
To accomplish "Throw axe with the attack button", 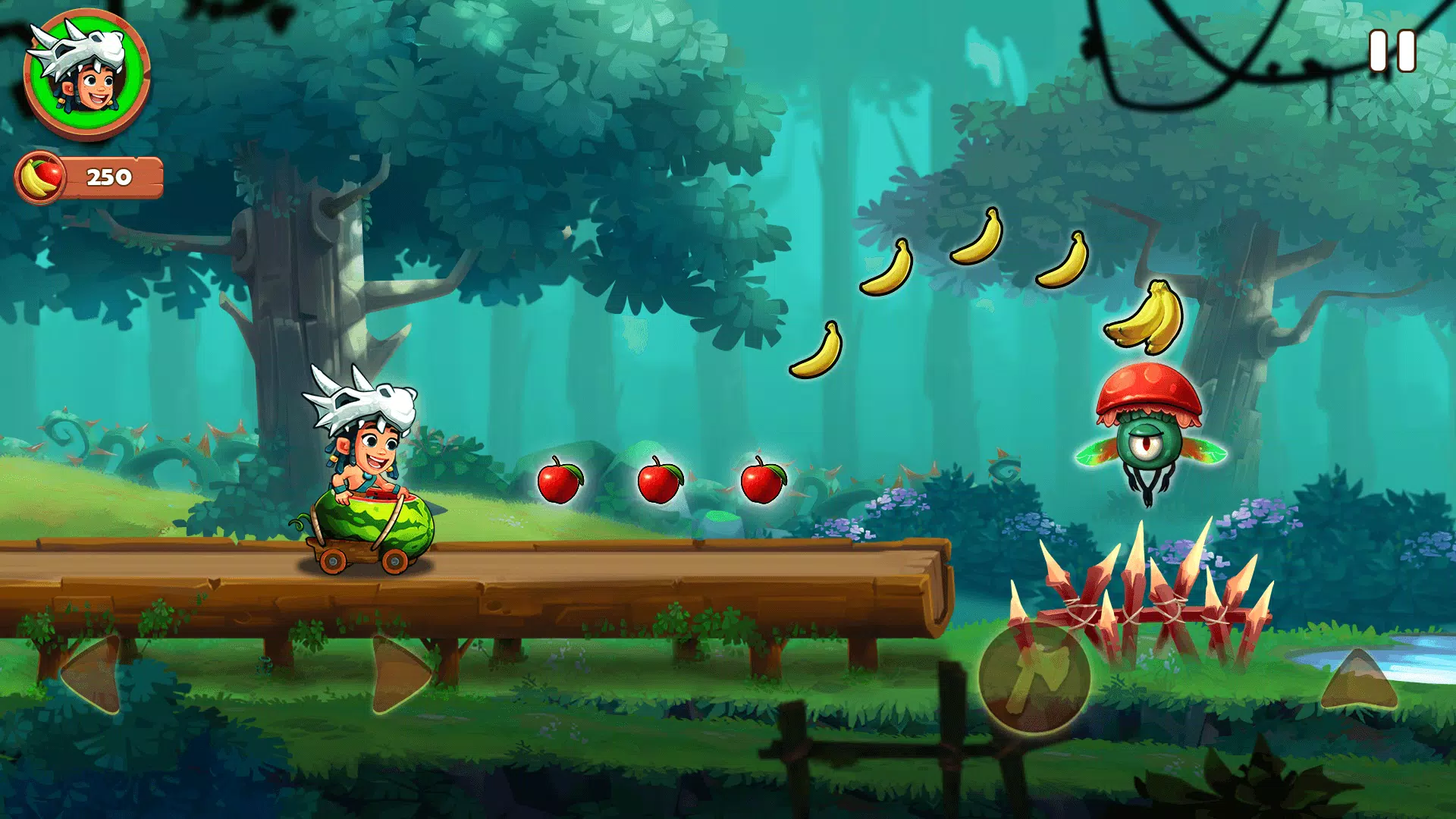I will [1034, 677].
